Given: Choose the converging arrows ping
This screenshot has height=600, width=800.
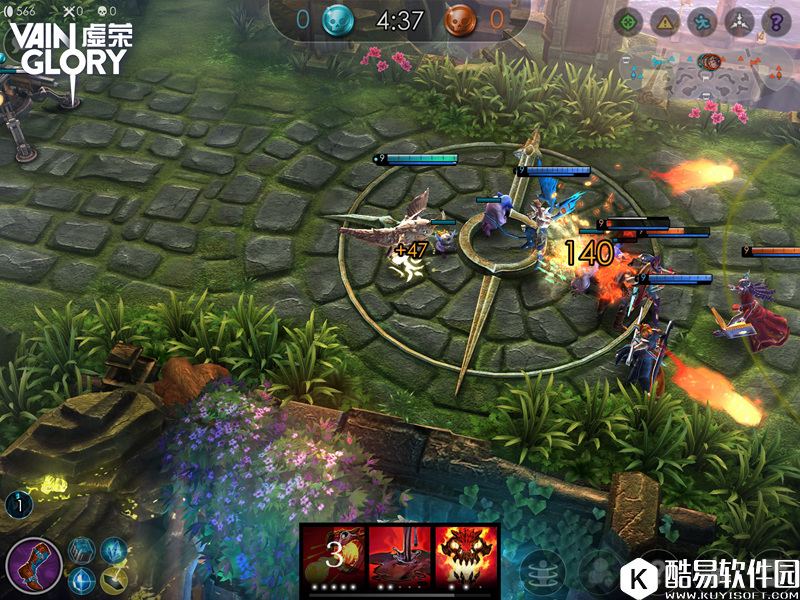Looking at the screenshot, I should coord(739,21).
